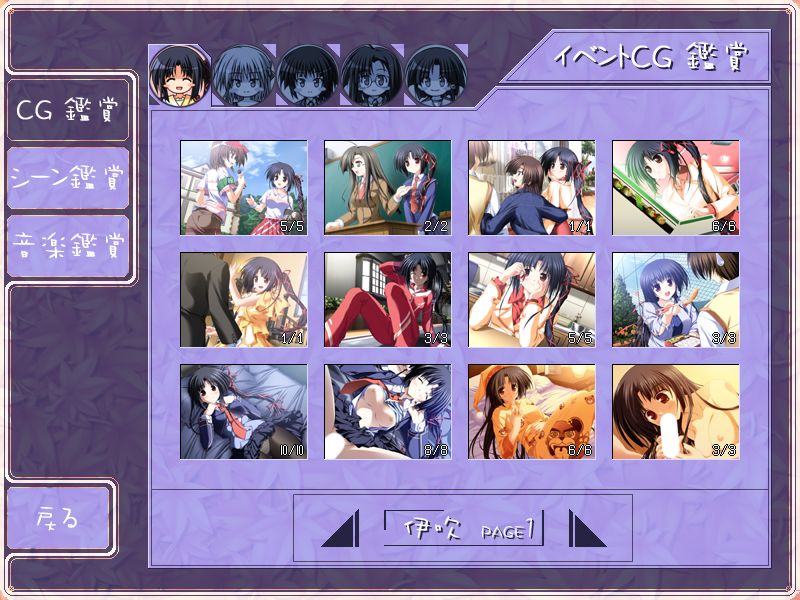The height and width of the screenshot is (600, 800).
Task: View the blue-haired girl CG thumbnail
Action: pyautogui.click(x=675, y=299)
